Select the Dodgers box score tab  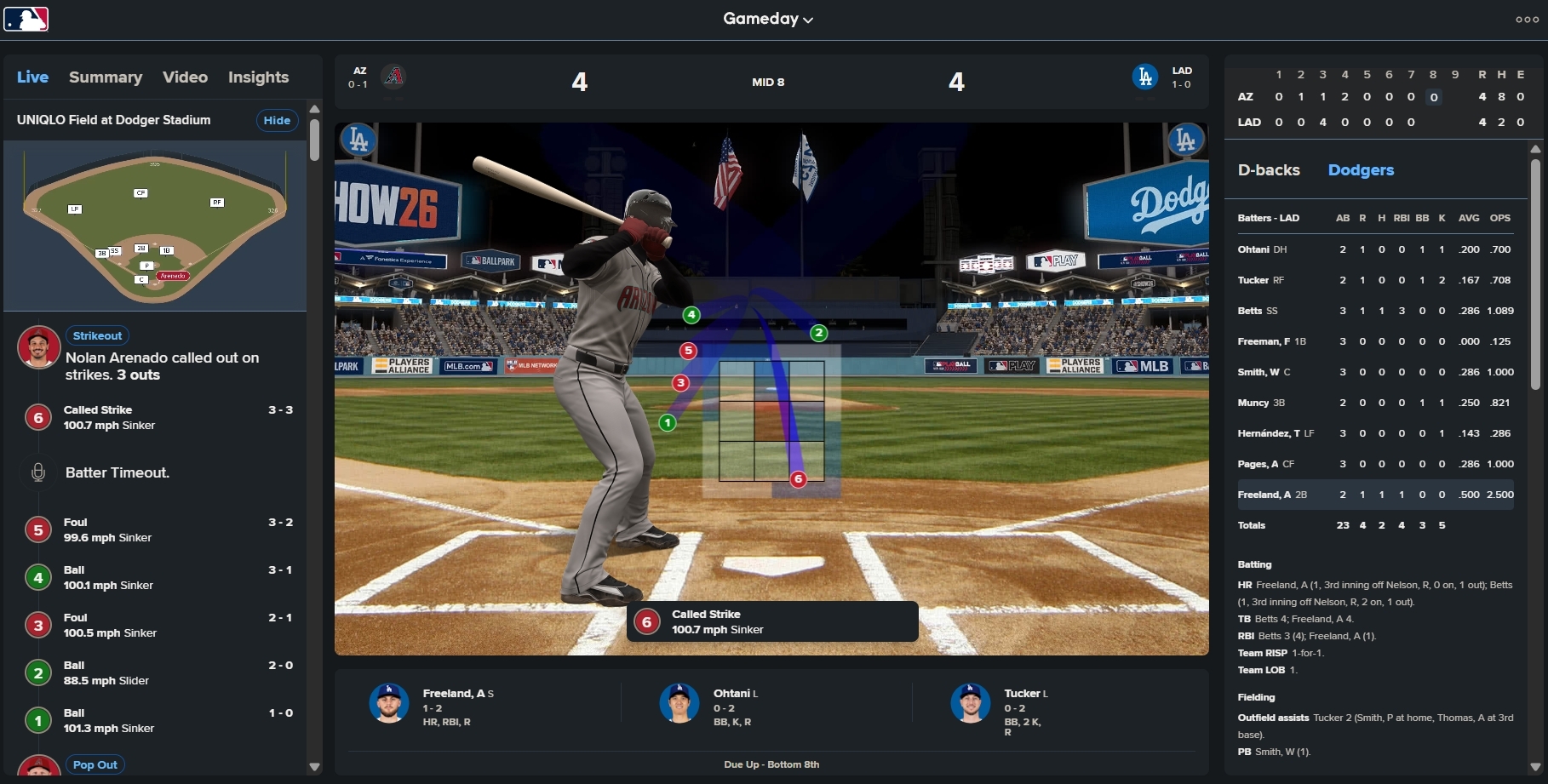pyautogui.click(x=1361, y=170)
